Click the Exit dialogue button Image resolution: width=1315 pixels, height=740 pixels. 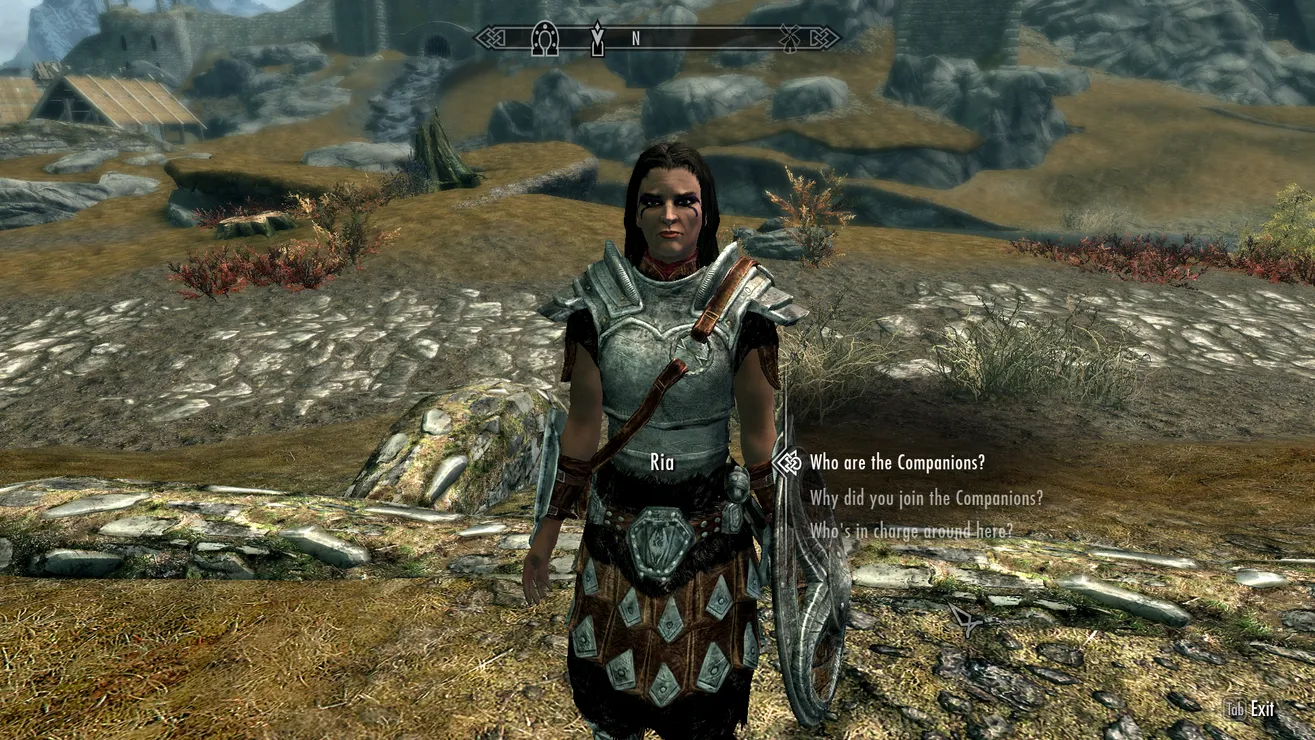(1252, 709)
